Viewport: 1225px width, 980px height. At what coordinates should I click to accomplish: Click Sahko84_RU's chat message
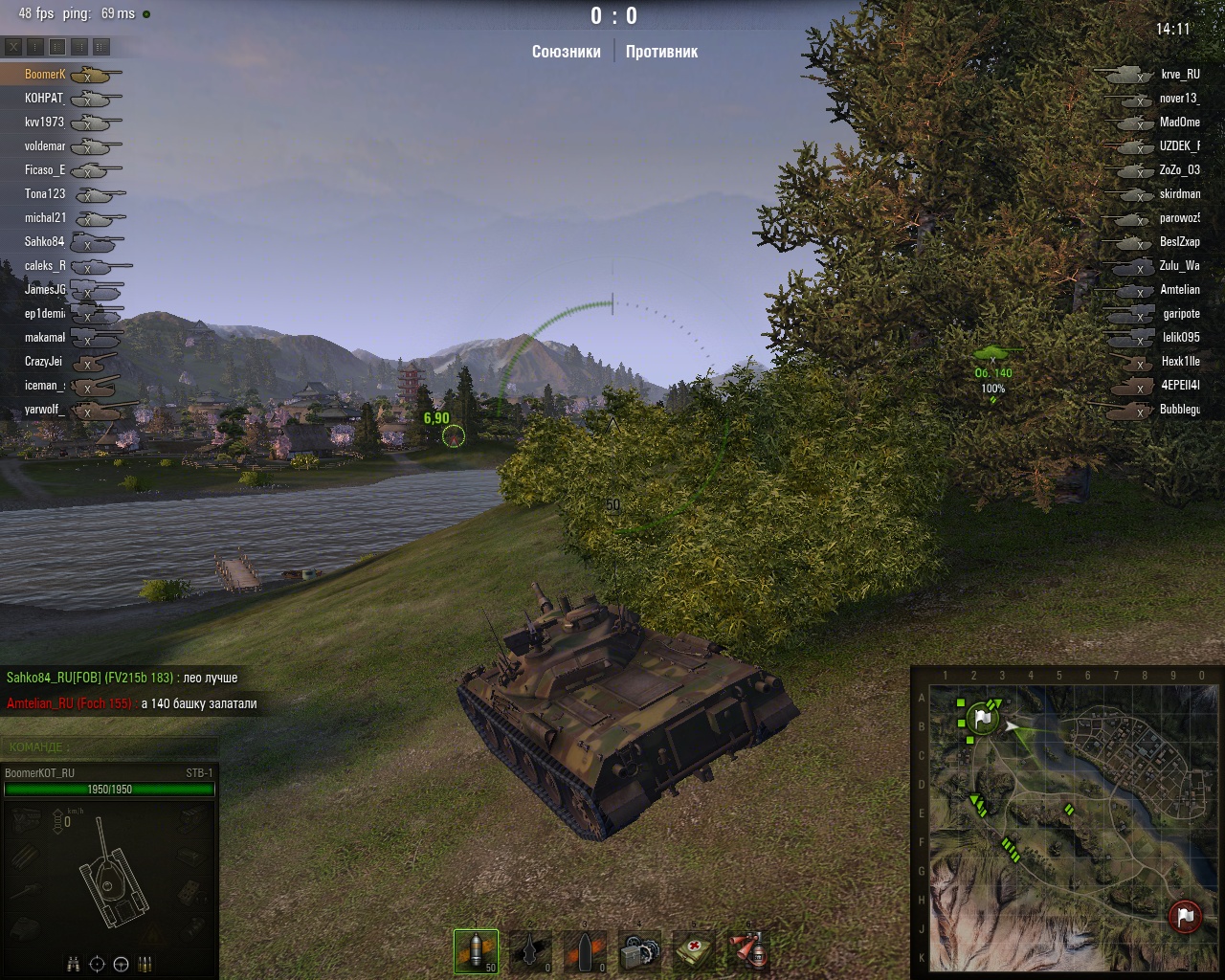click(122, 678)
